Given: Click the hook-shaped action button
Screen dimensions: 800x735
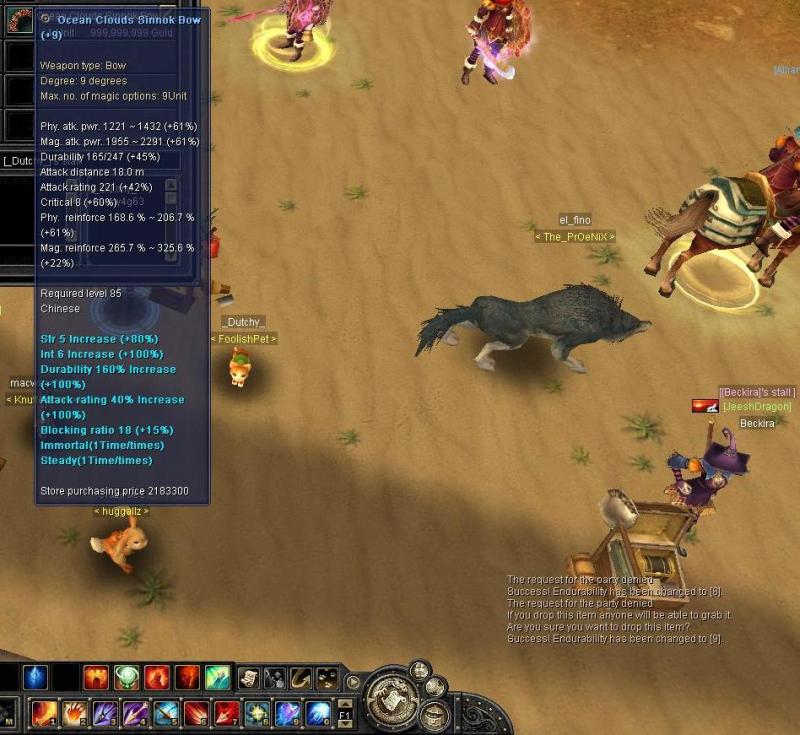Looking at the screenshot, I should 300,678.
